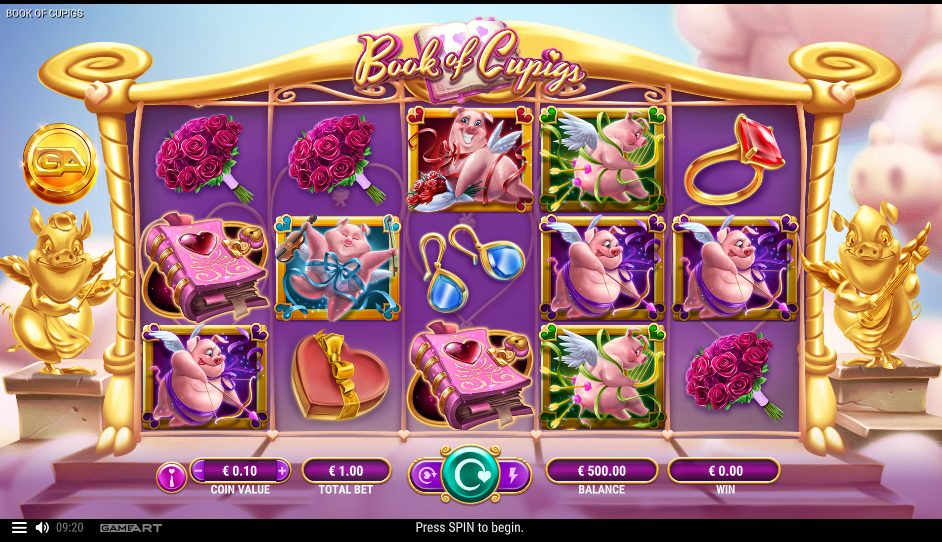Spin the reels with the green button
The image size is (942, 542).
(x=470, y=474)
